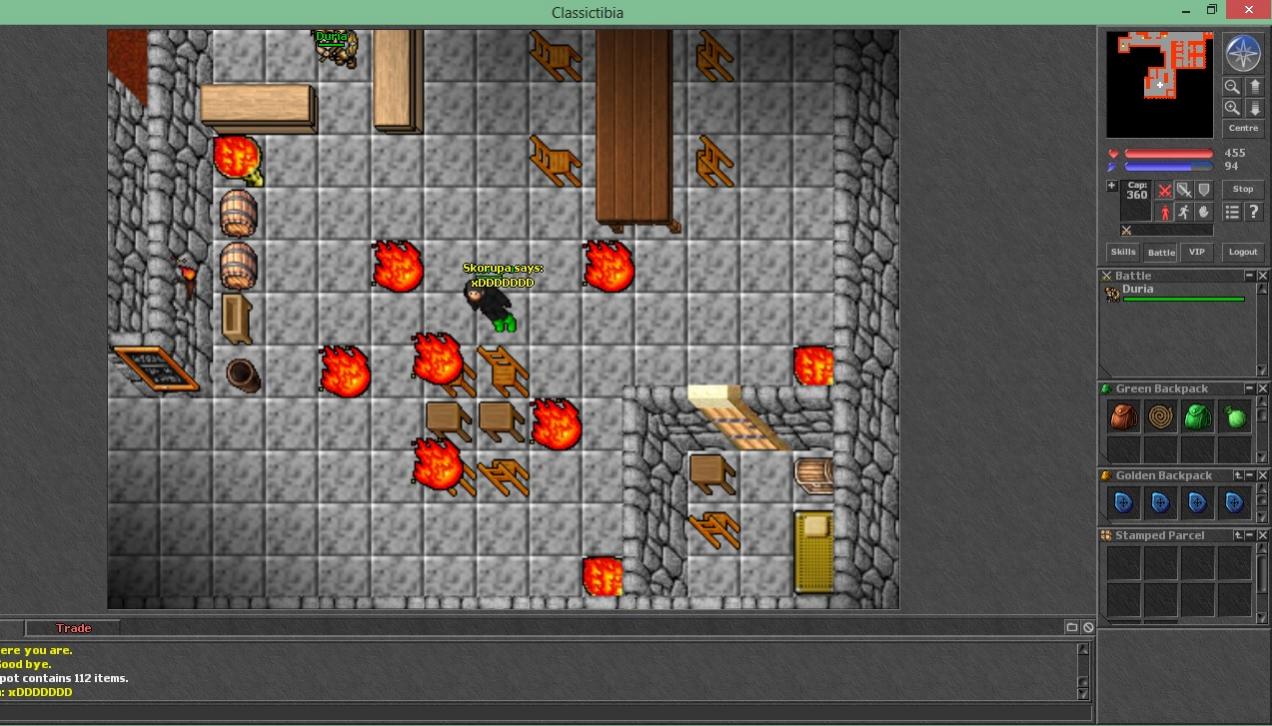The width and height of the screenshot is (1272, 726).
Task: Select the crossed swords full-attack mode
Action: coord(1165,190)
